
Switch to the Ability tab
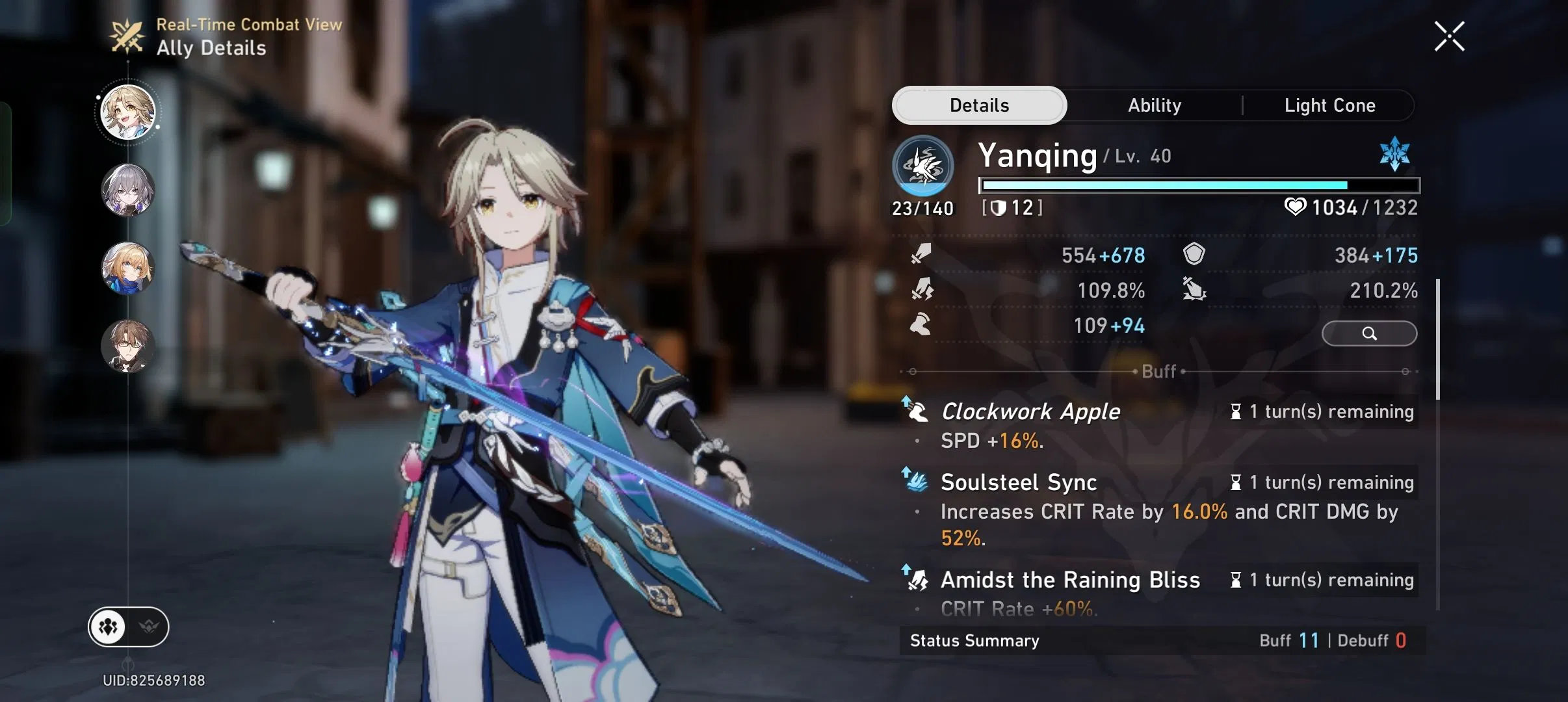point(1155,105)
